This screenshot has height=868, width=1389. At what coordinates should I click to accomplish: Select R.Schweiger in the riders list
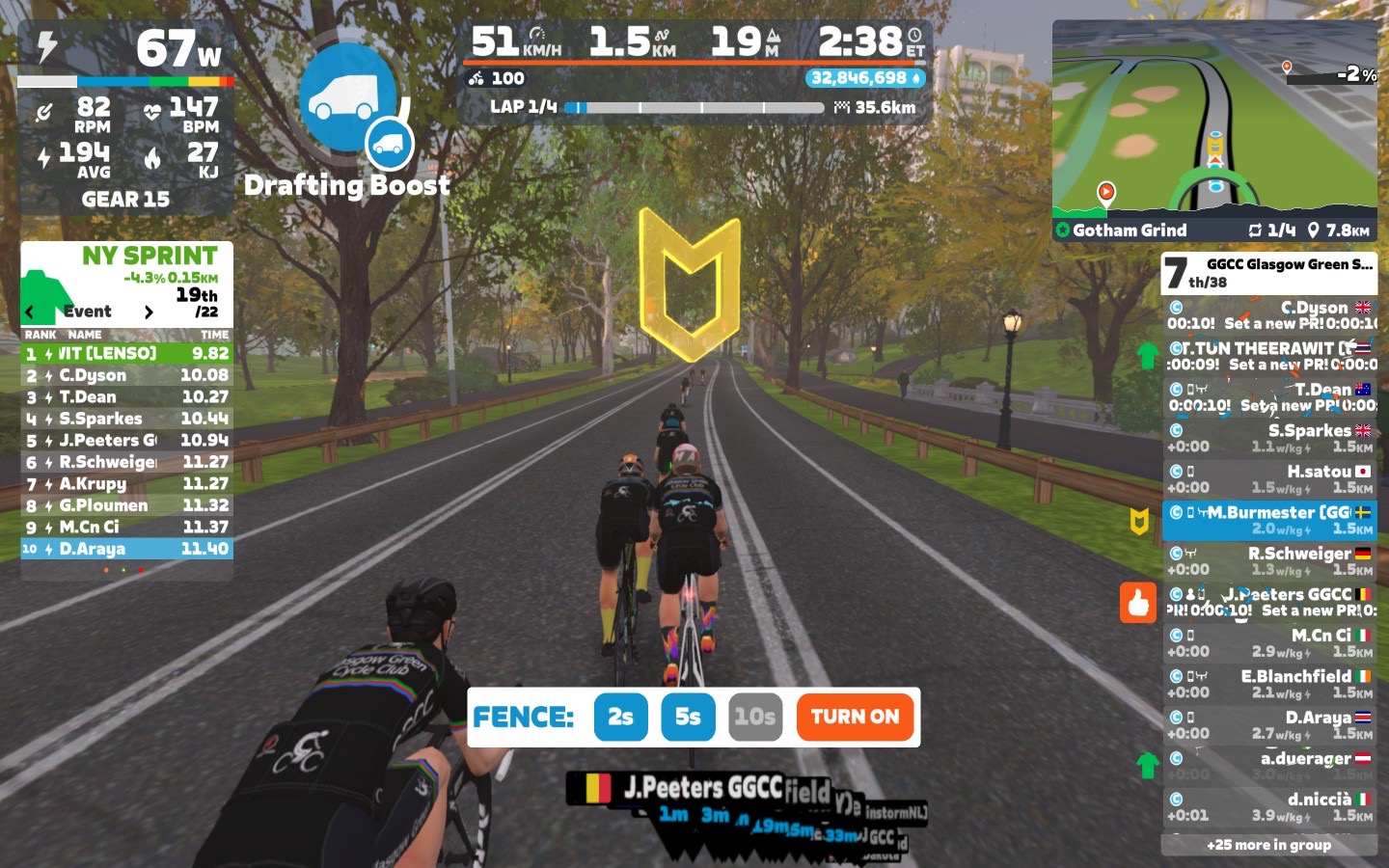point(1269,560)
